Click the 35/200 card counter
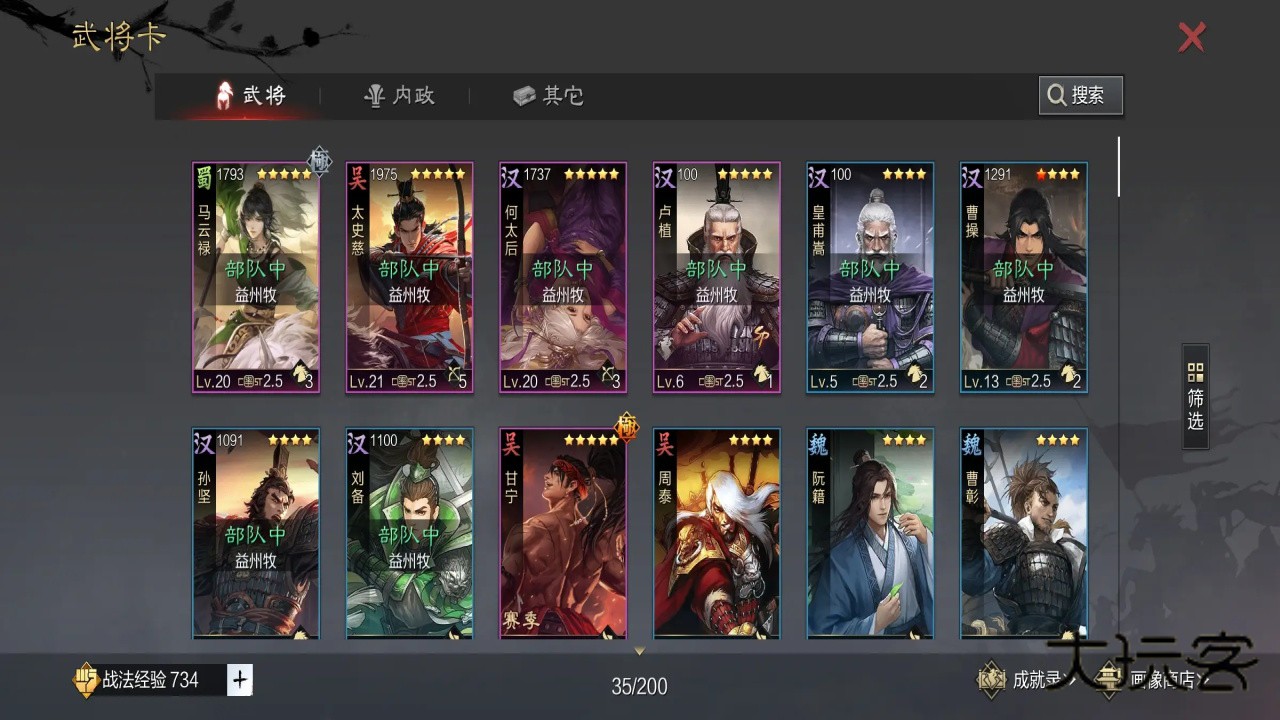This screenshot has width=1280, height=720. 639,687
